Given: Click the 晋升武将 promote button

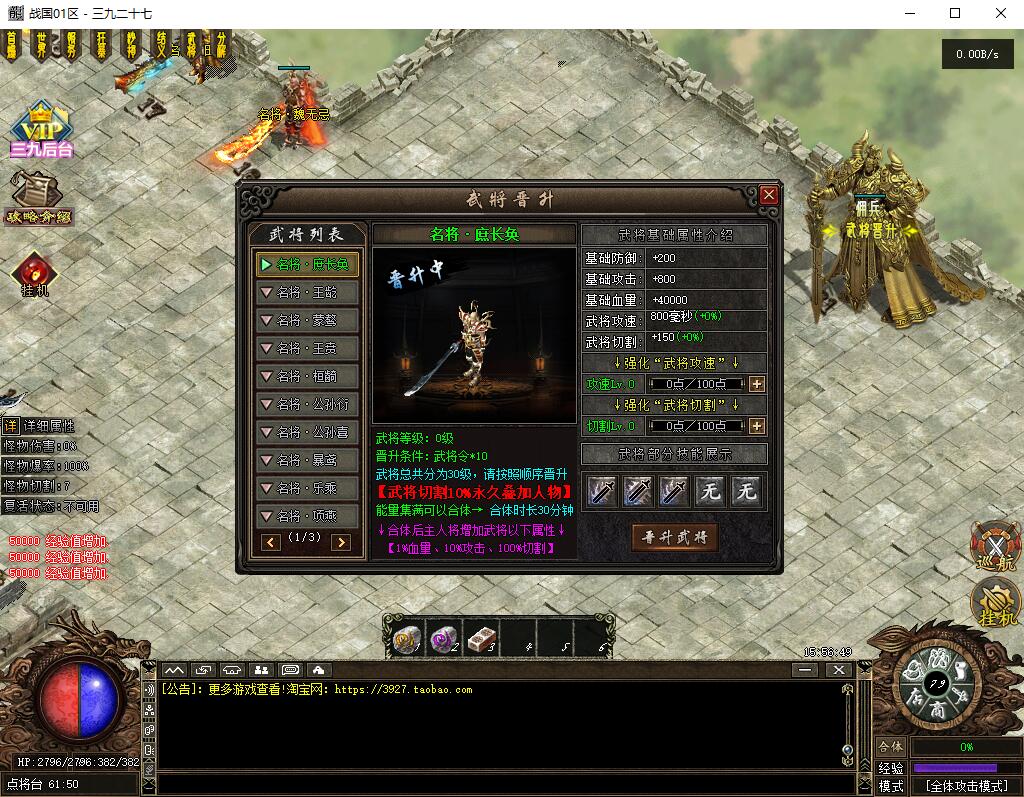Looking at the screenshot, I should (674, 537).
